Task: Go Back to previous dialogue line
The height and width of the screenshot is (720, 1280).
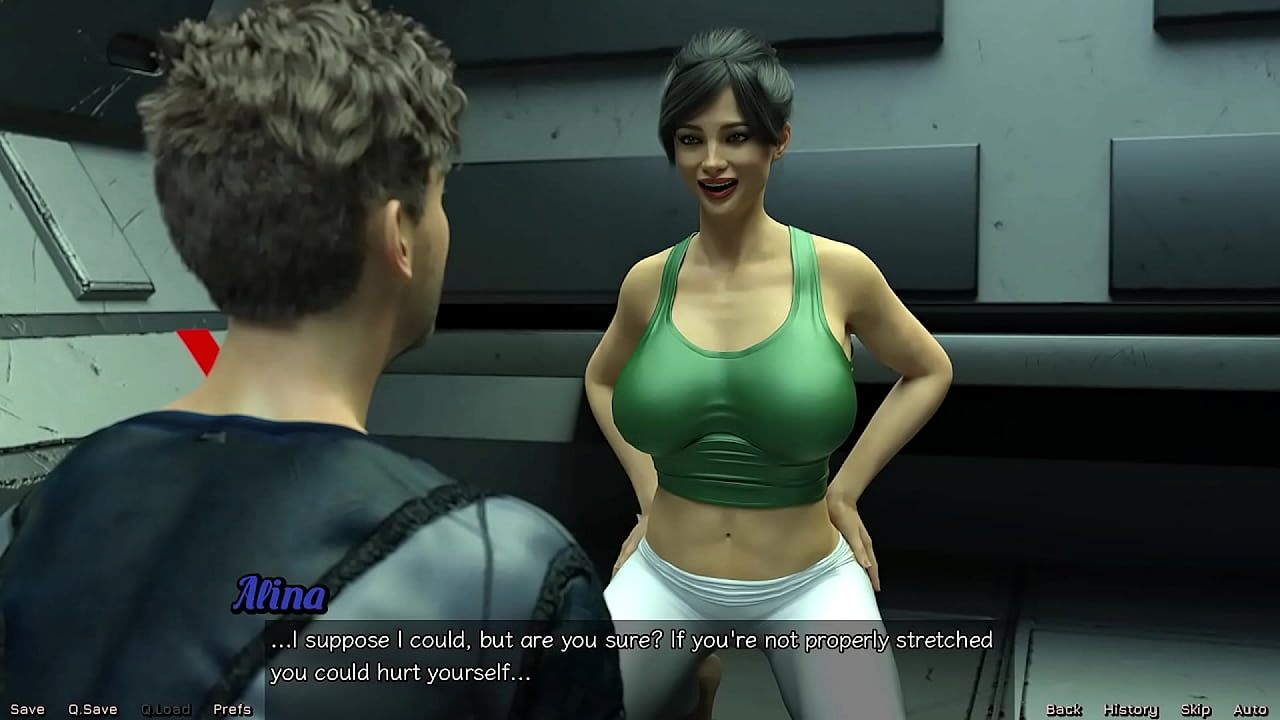Action: click(1063, 709)
